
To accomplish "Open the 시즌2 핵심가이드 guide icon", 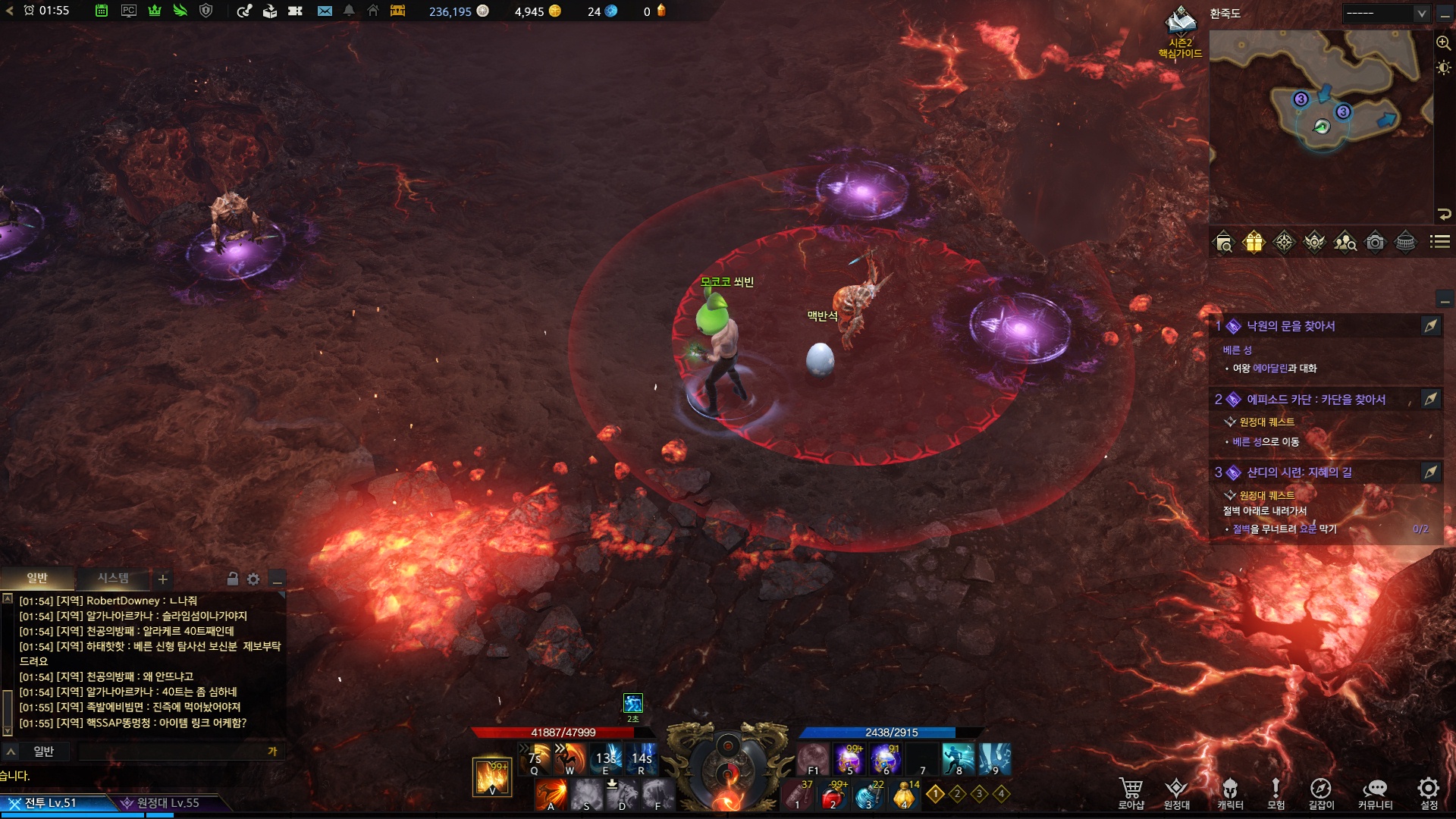I will pos(1181,30).
